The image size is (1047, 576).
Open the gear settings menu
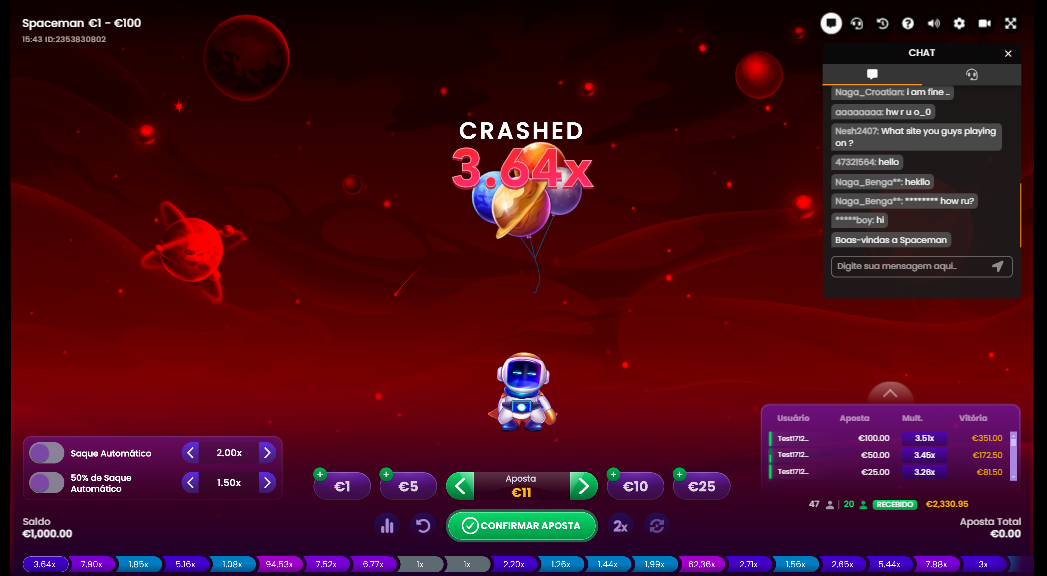pyautogui.click(x=959, y=24)
